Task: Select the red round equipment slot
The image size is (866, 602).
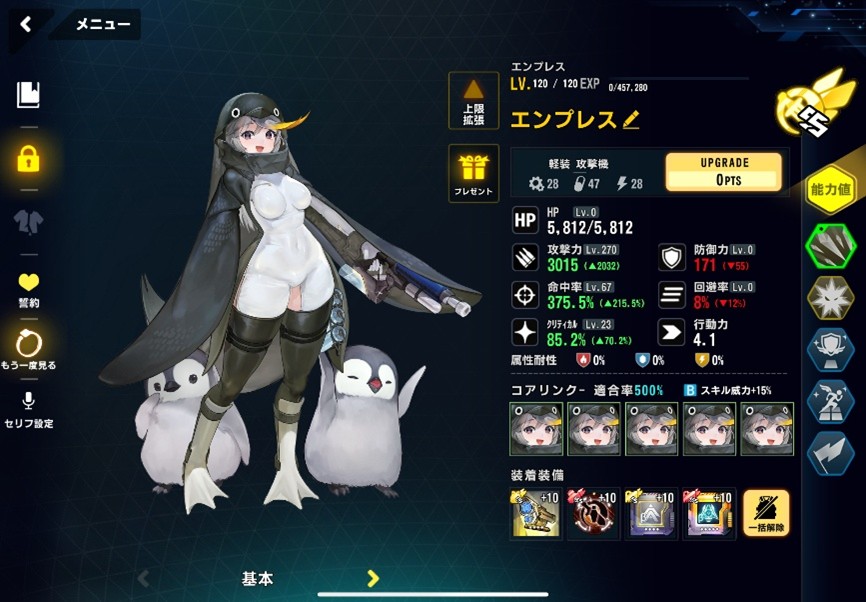Action: click(x=592, y=514)
